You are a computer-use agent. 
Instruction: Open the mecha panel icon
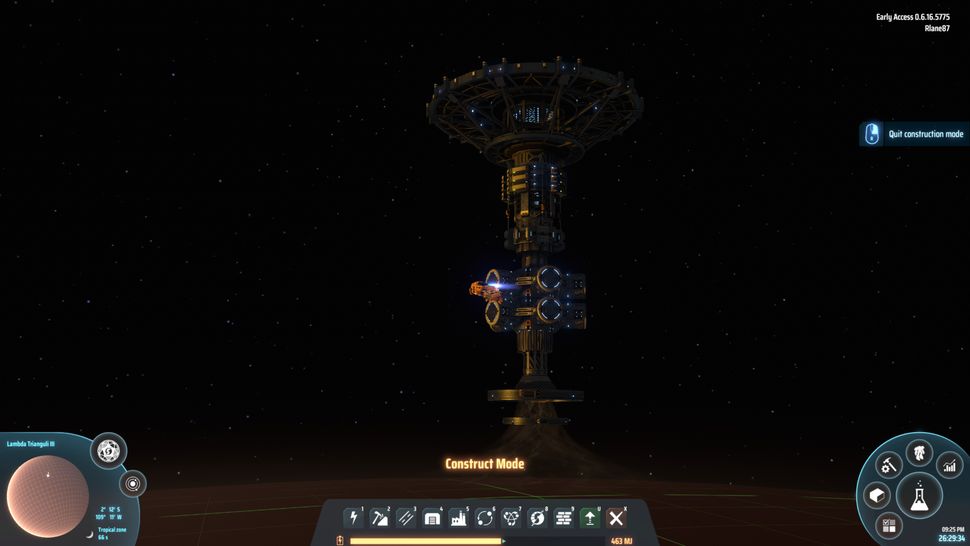(919, 452)
